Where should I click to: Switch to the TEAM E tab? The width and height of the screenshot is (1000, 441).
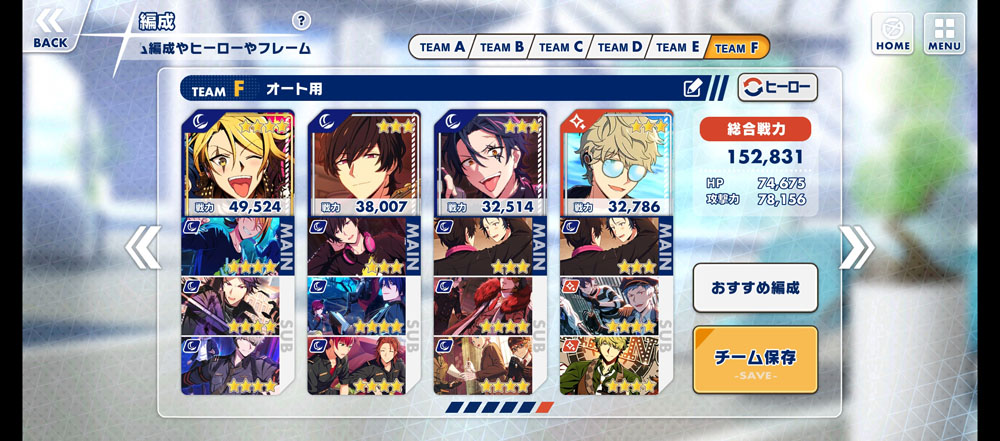678,47
